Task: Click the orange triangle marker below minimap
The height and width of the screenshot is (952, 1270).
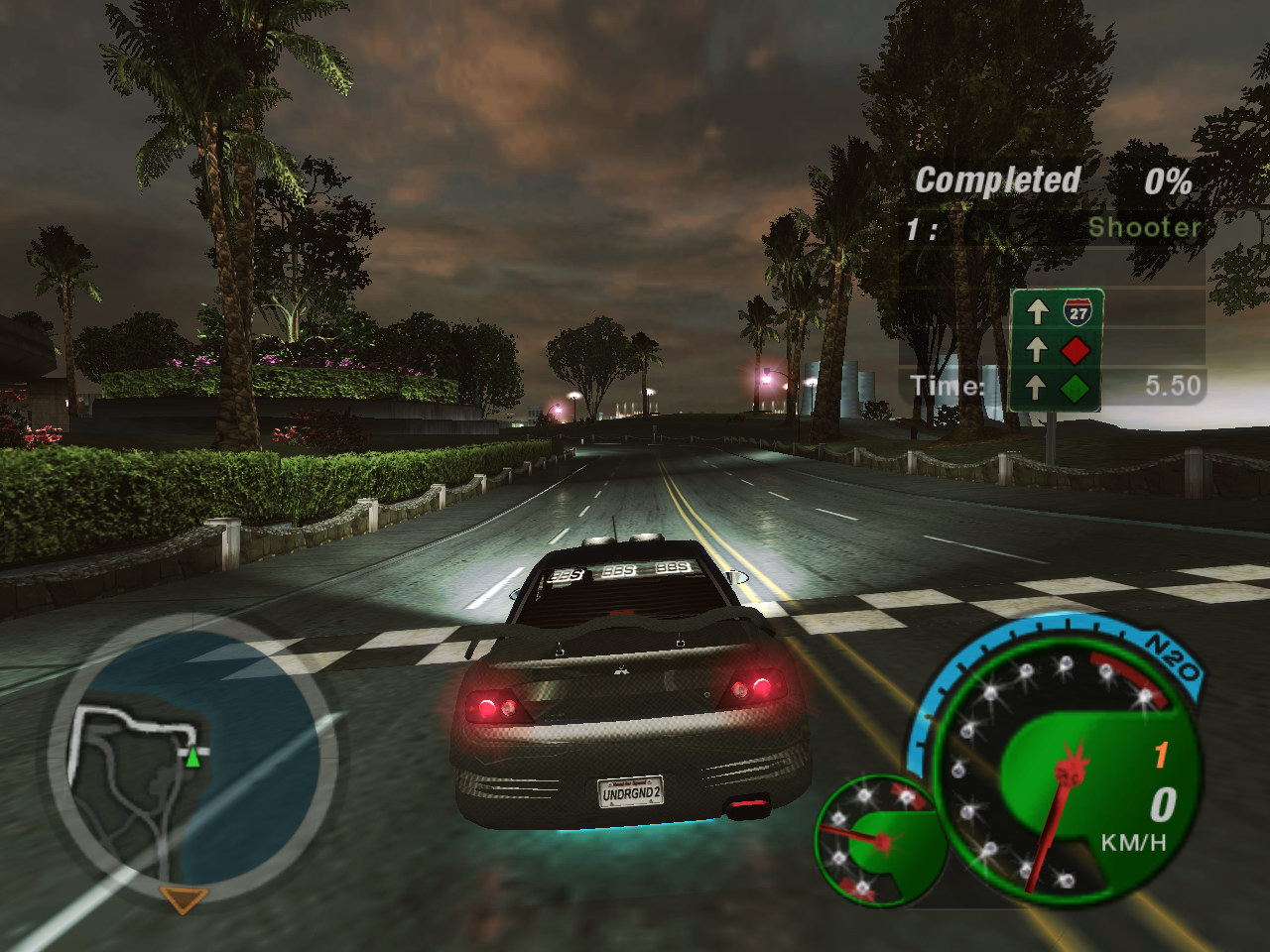Action: coord(184,899)
